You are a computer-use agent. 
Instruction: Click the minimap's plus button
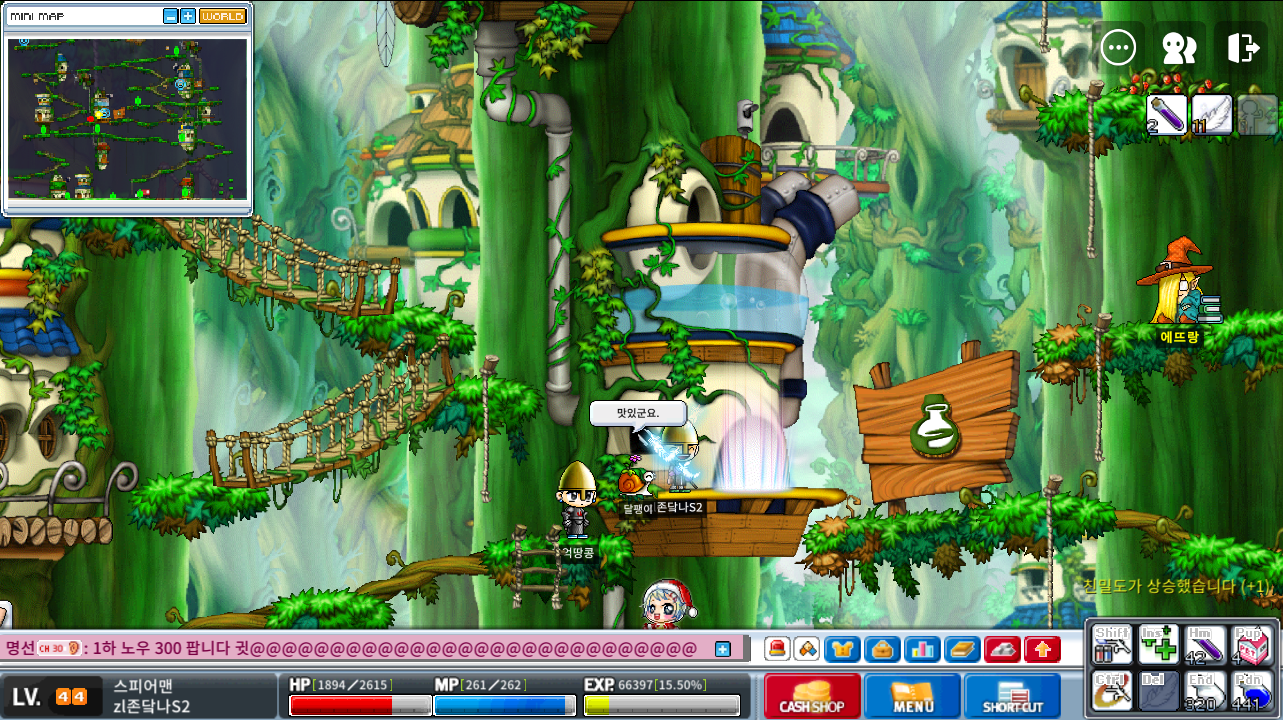point(187,17)
